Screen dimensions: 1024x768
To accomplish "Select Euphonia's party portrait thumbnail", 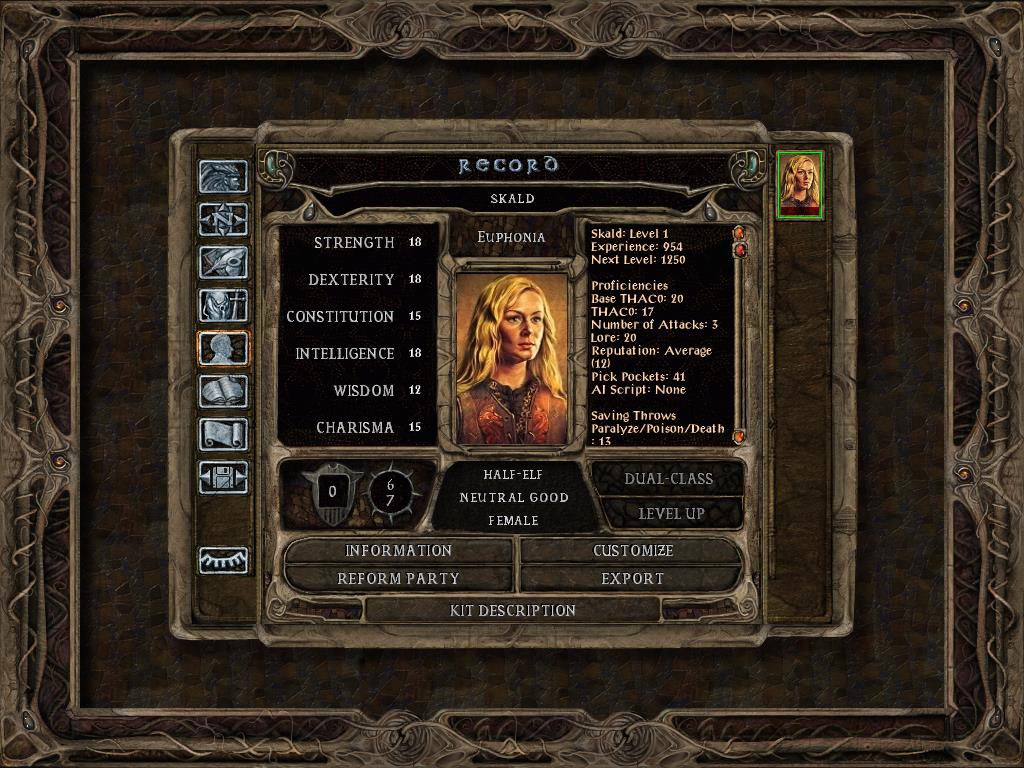I will pyautogui.click(x=800, y=184).
